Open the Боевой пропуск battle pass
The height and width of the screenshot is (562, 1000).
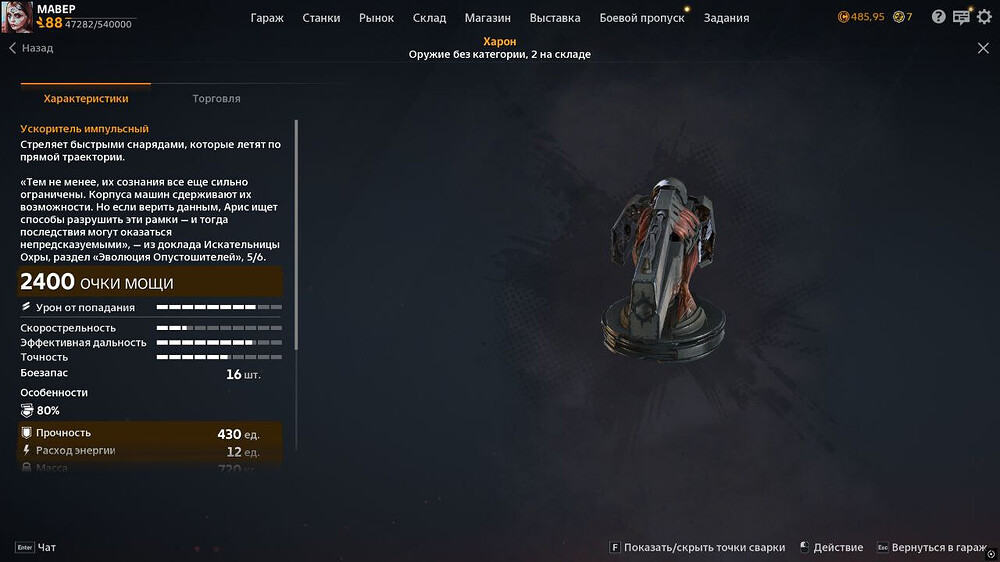point(642,18)
